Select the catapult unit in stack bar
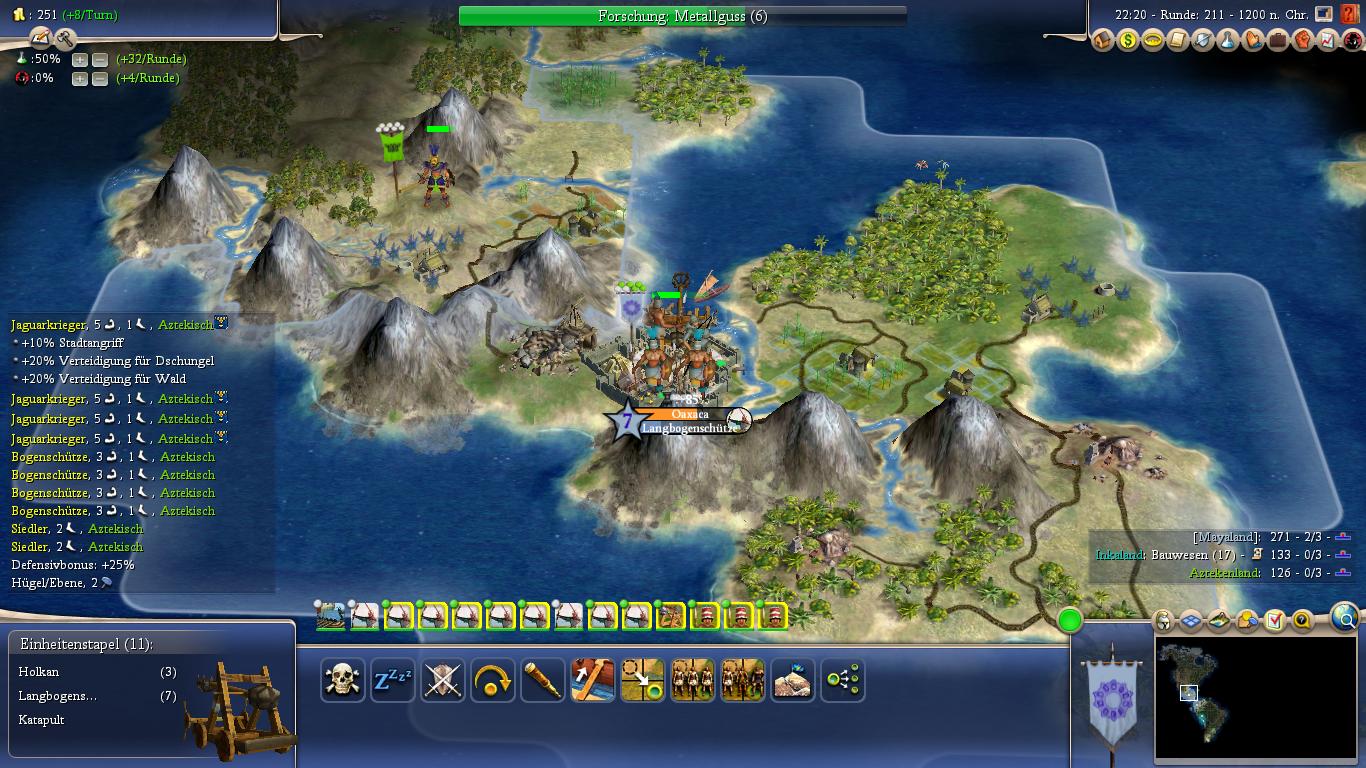Viewport: 1366px width, 768px height. click(670, 616)
